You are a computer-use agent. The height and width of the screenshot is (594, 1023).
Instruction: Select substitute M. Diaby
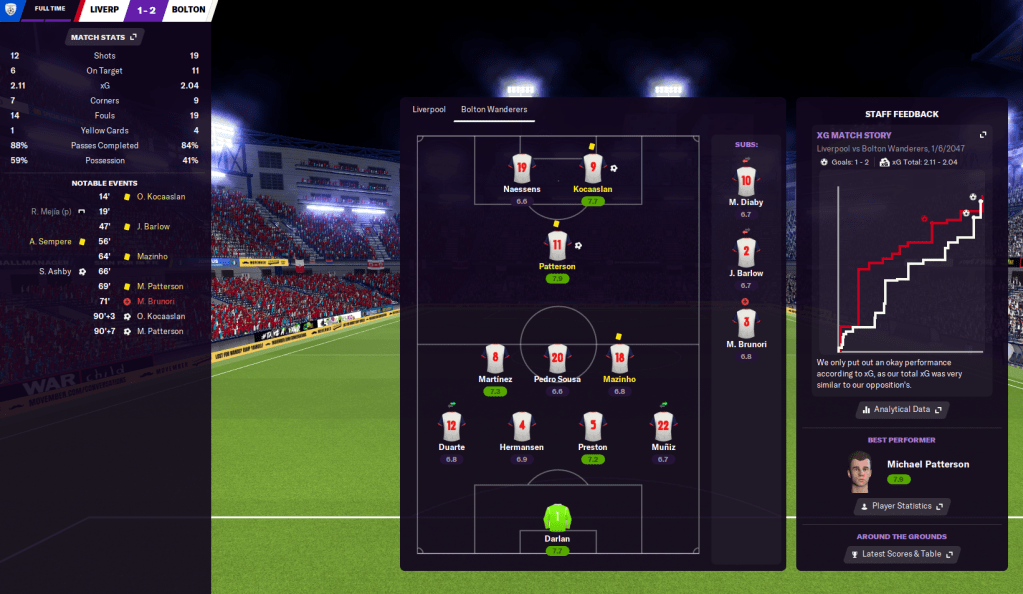745,182
